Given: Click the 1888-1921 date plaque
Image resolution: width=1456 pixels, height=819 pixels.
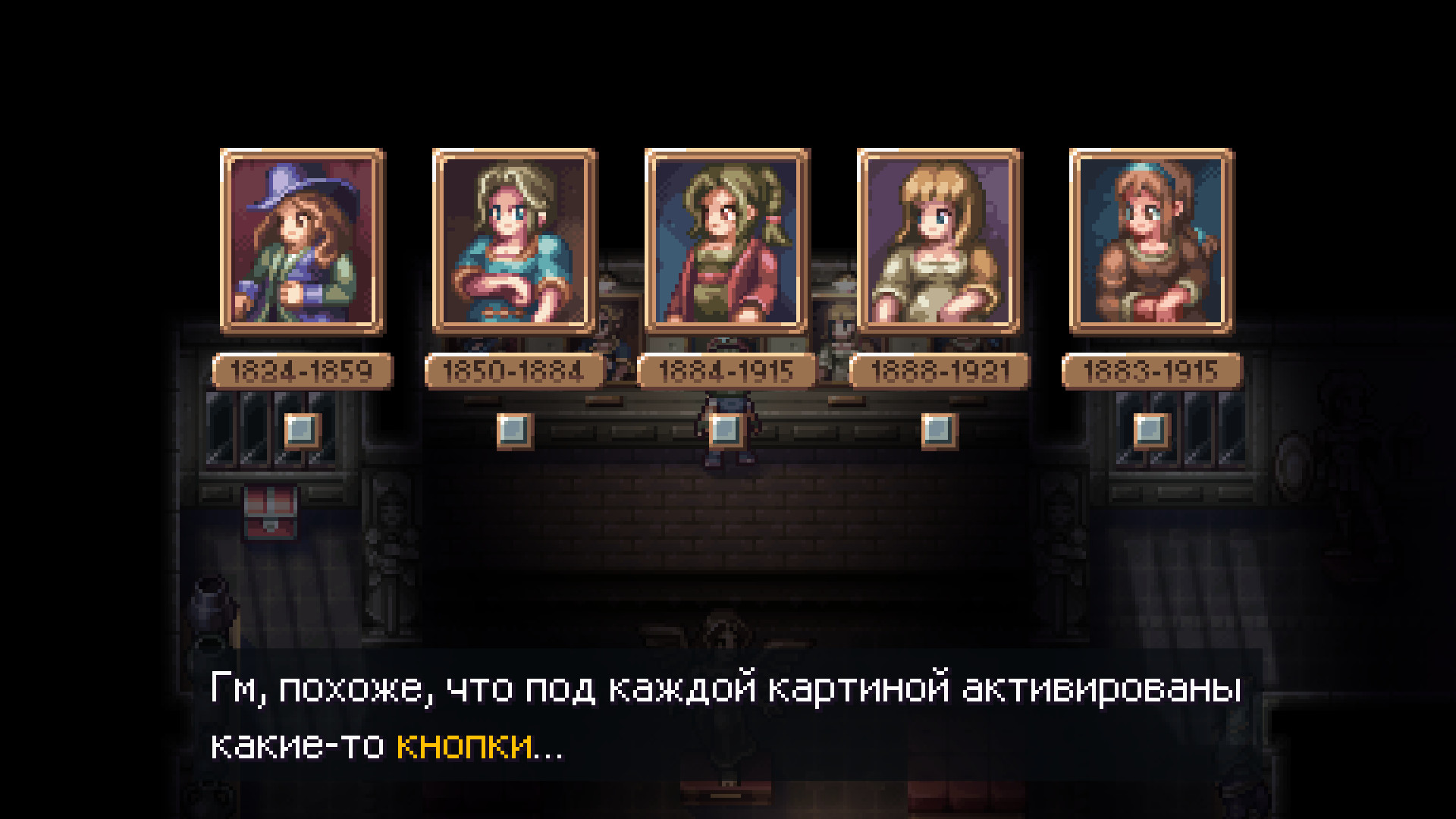Looking at the screenshot, I should [x=940, y=371].
